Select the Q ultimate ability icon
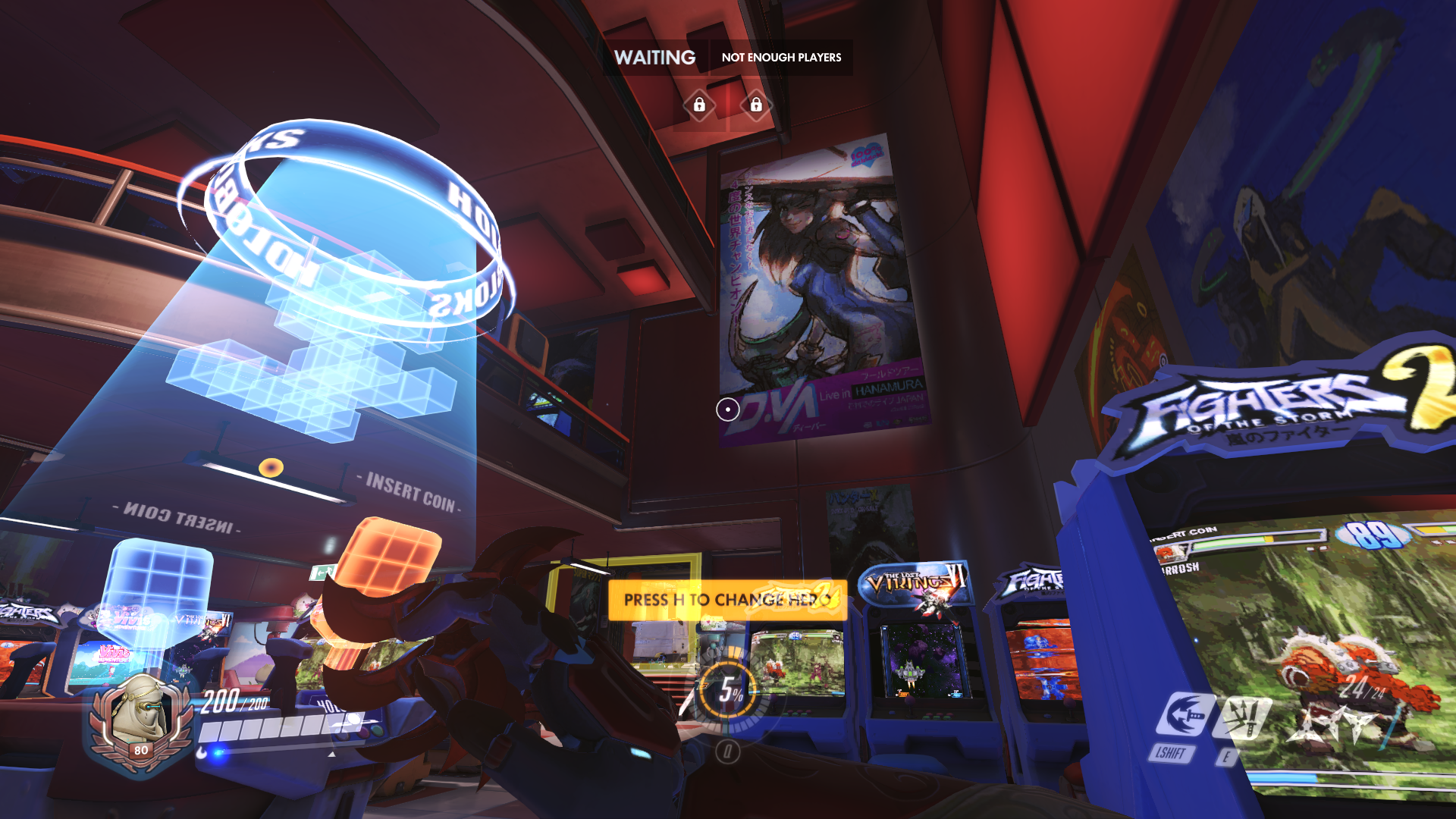 pos(728,752)
